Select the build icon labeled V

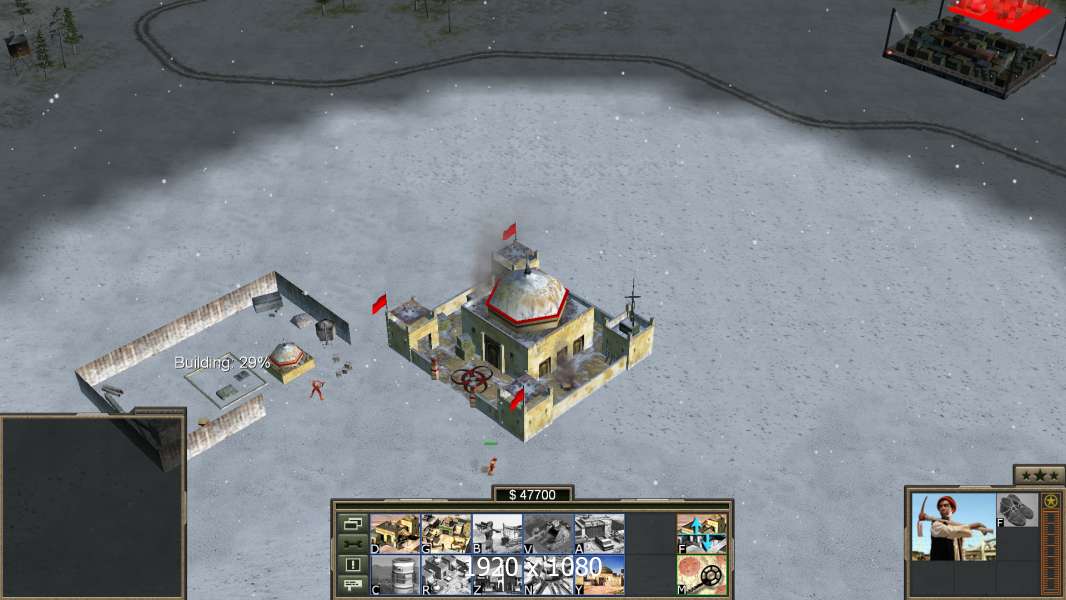point(548,533)
